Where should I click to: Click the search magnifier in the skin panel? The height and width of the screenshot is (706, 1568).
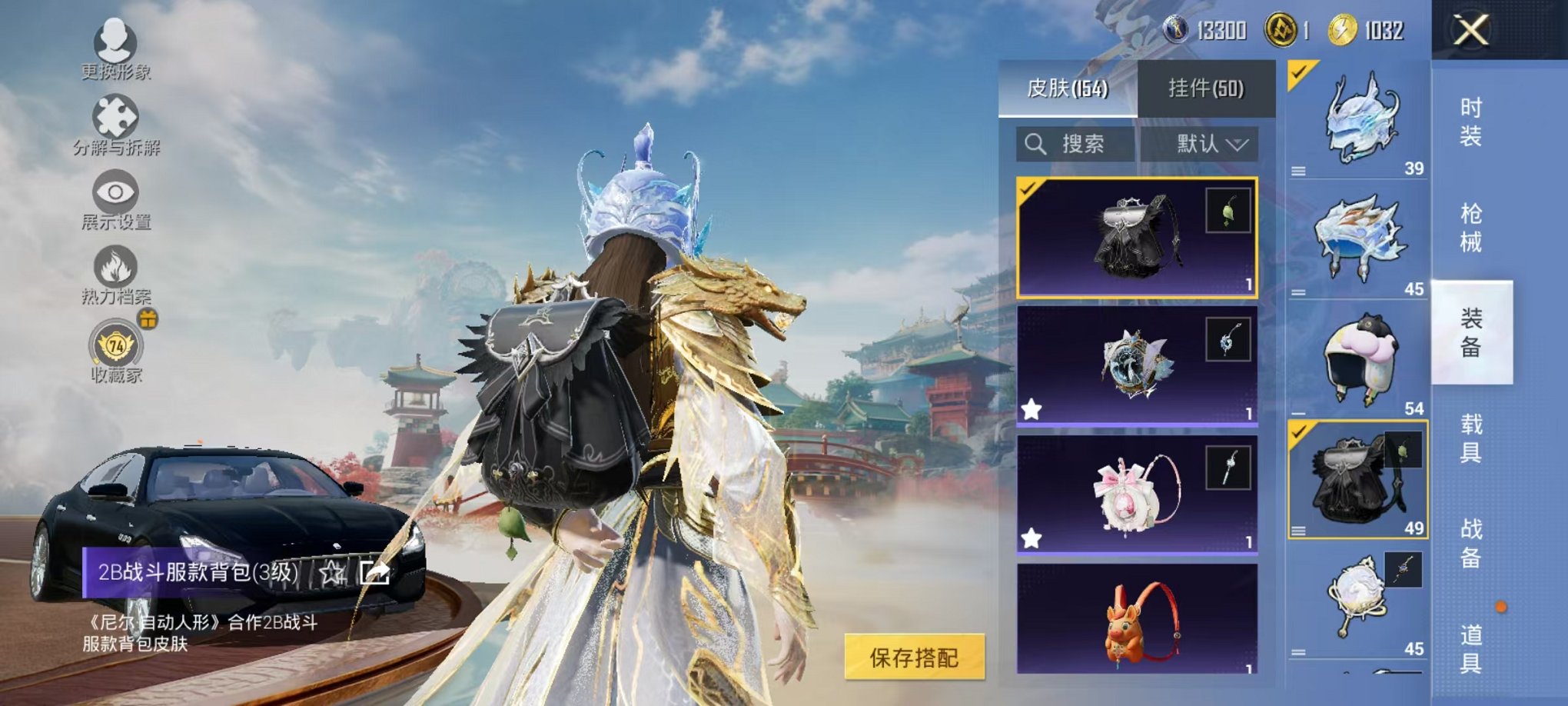pos(1035,145)
